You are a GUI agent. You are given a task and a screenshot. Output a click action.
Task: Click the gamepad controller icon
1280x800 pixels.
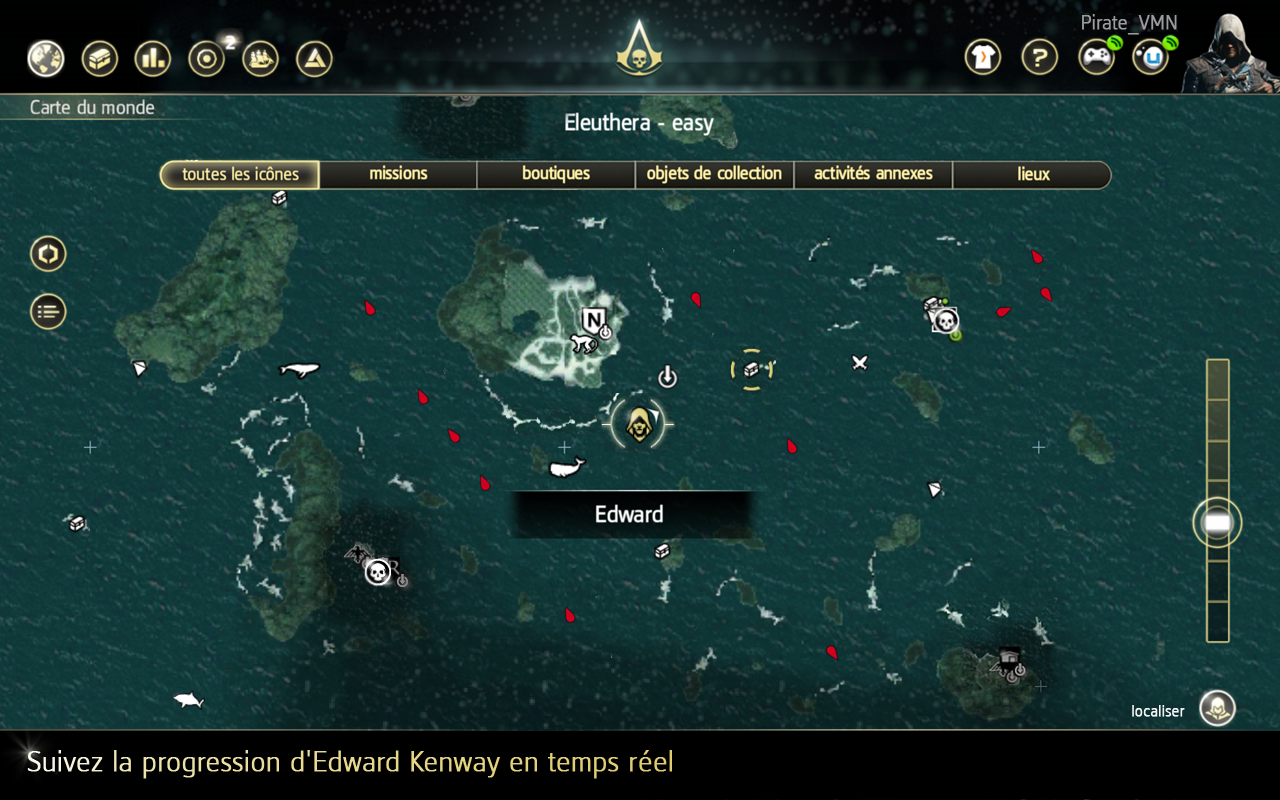tap(1095, 57)
